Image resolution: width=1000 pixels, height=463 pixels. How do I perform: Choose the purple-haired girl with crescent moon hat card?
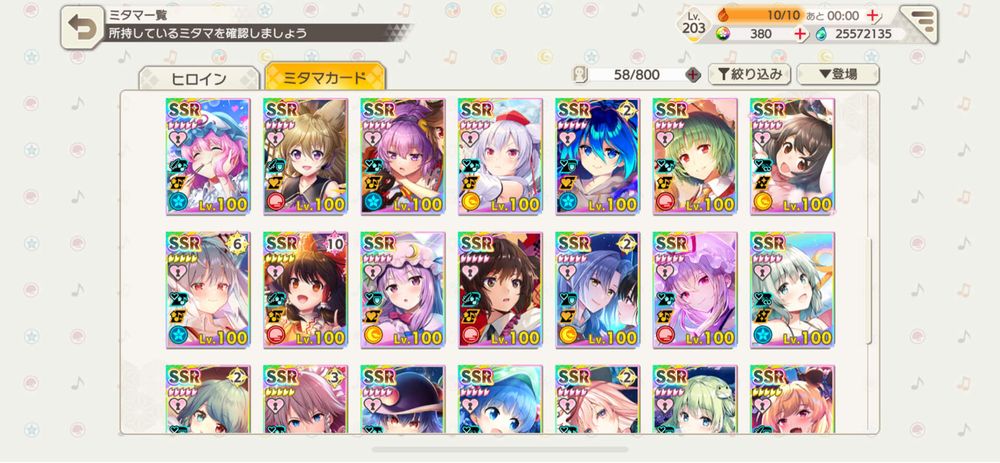click(402, 290)
